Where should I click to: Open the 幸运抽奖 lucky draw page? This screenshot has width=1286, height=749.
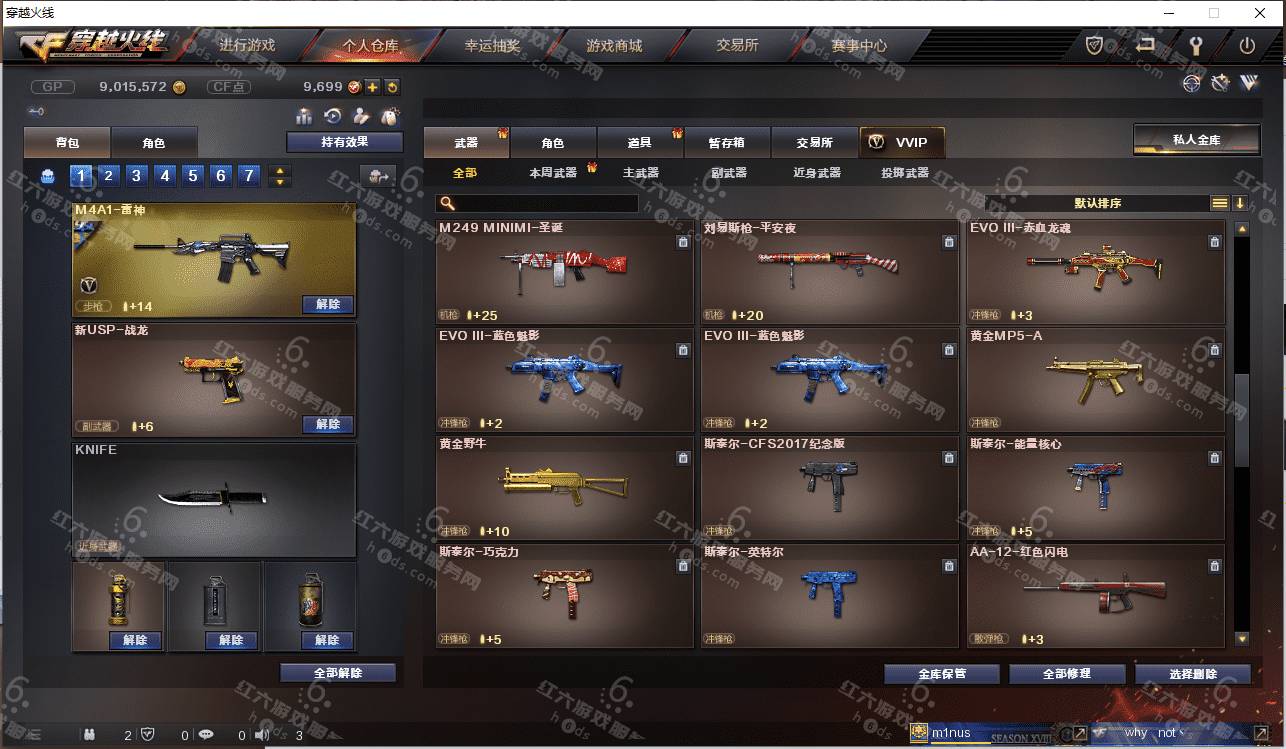492,46
